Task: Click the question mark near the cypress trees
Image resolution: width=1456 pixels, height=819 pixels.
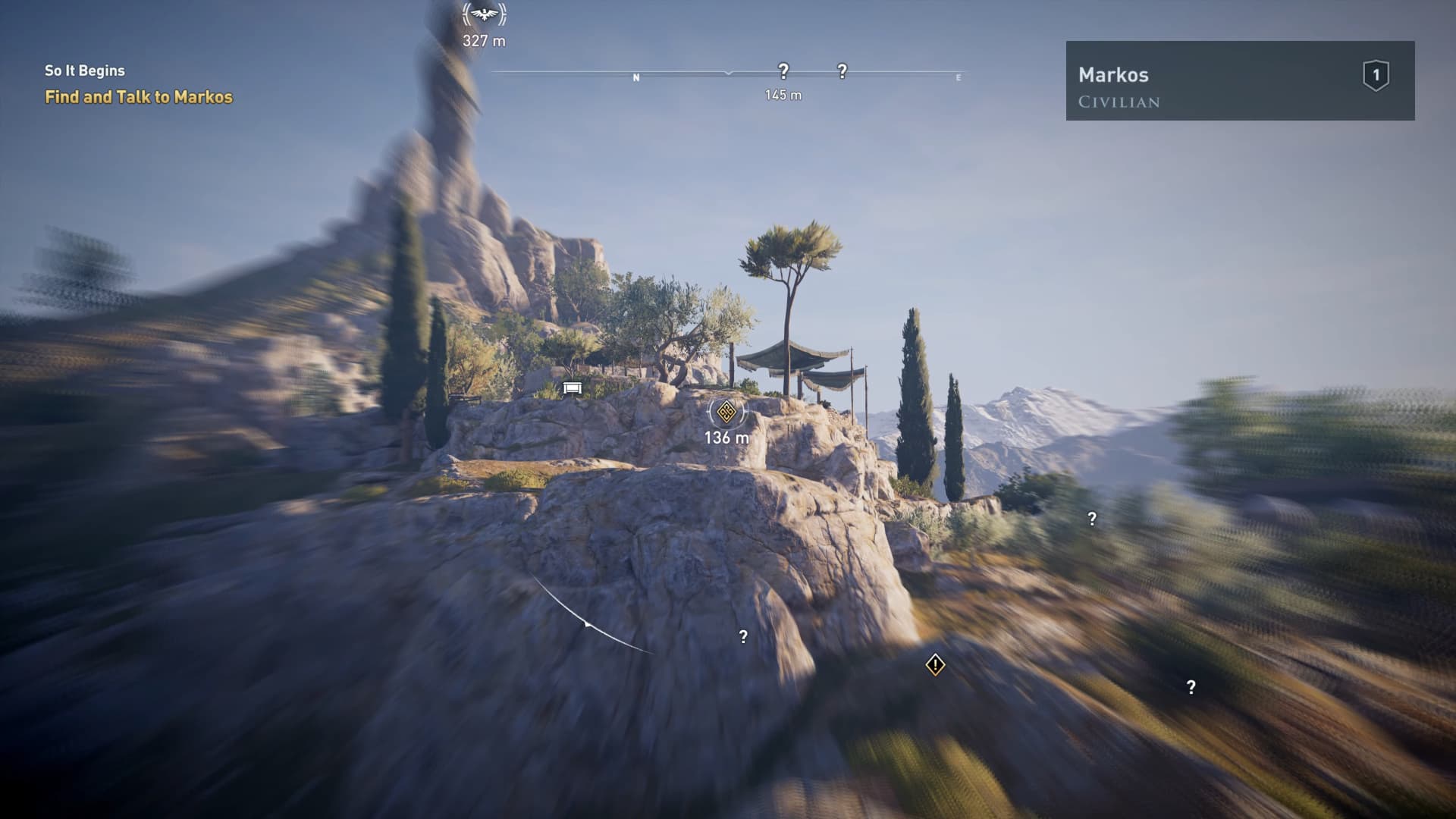Action: [1090, 518]
